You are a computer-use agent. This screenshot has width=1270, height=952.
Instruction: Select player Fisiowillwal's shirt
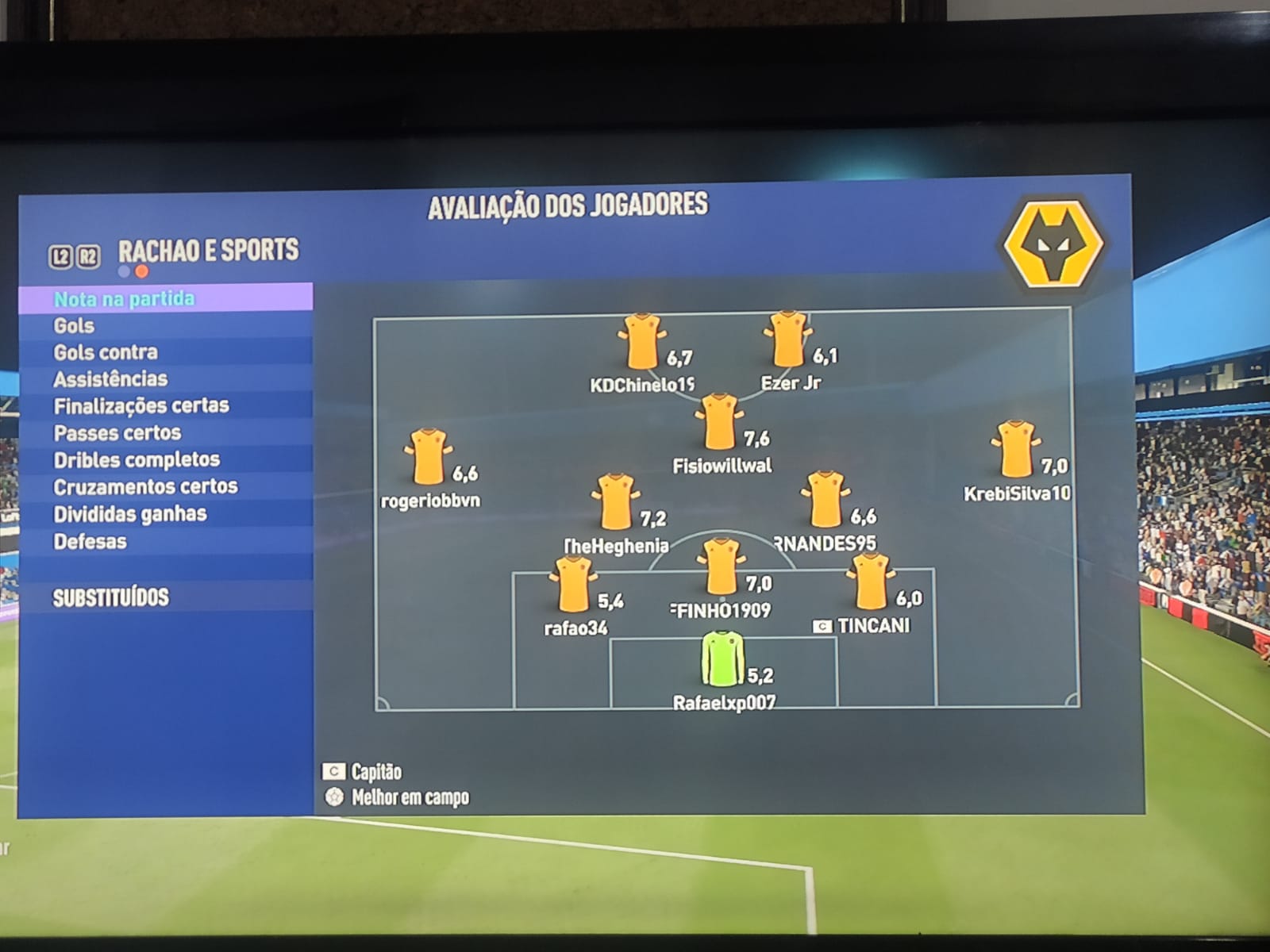(720, 422)
